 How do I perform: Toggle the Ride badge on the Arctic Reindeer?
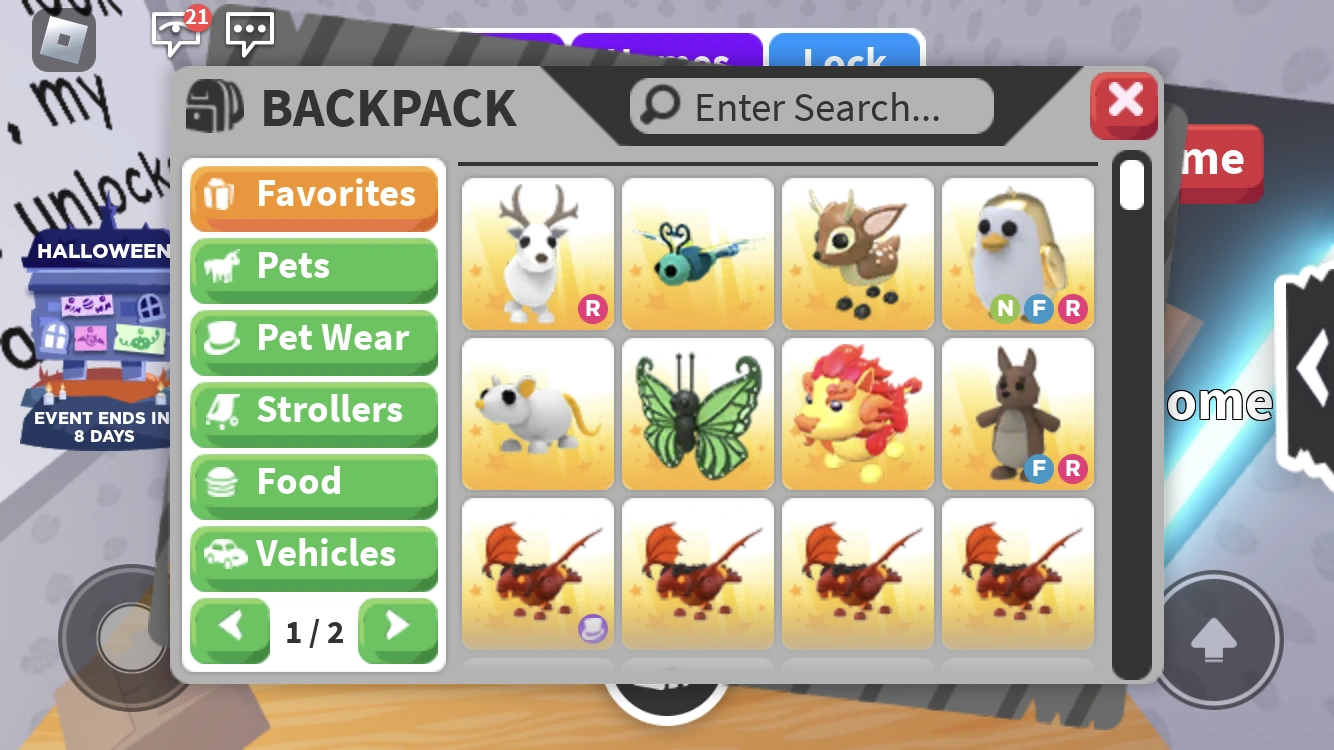click(x=593, y=310)
